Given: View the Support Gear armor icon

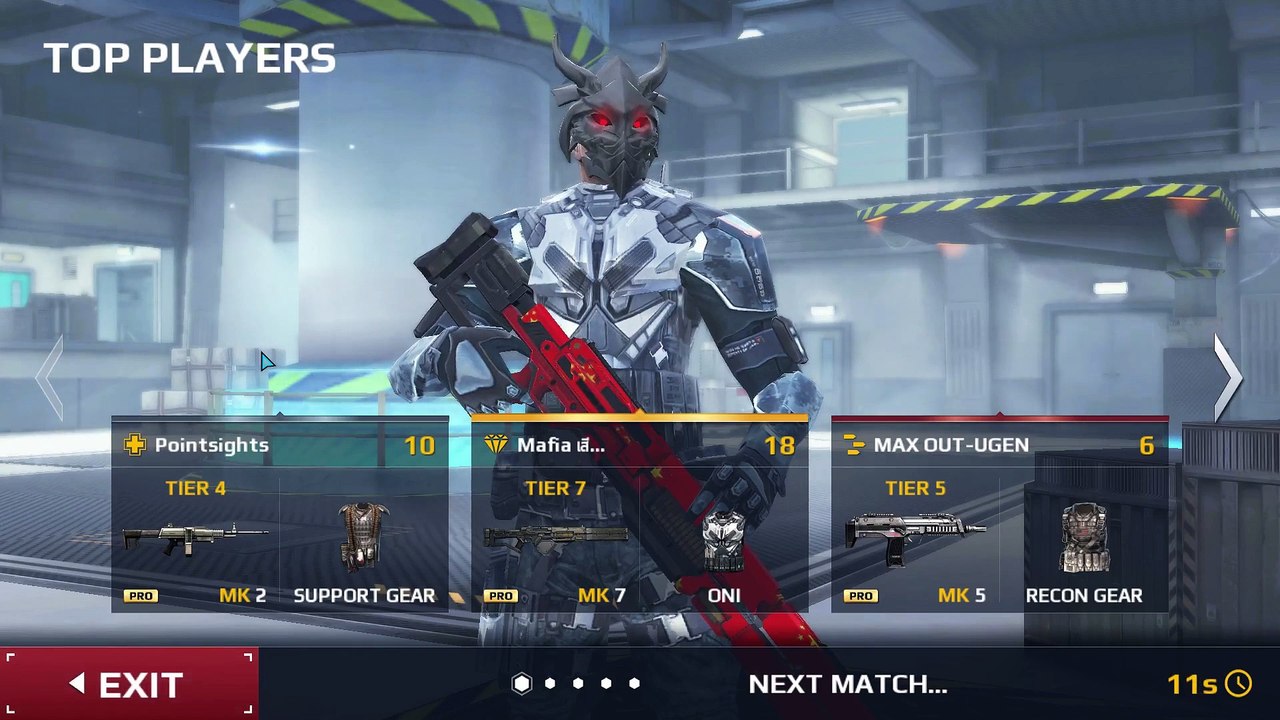Looking at the screenshot, I should coord(363,537).
